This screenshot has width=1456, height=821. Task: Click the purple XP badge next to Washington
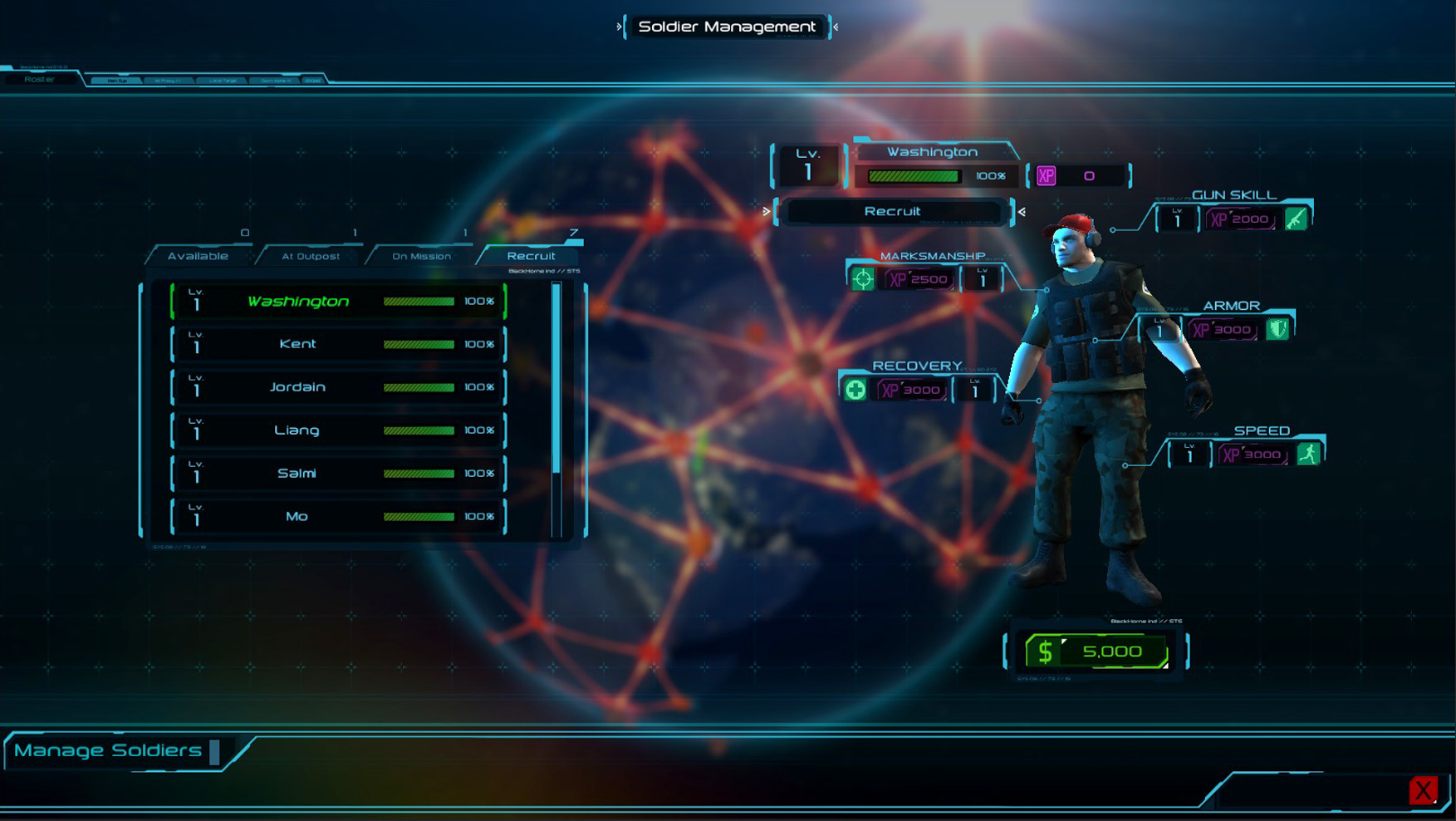pos(1047,176)
